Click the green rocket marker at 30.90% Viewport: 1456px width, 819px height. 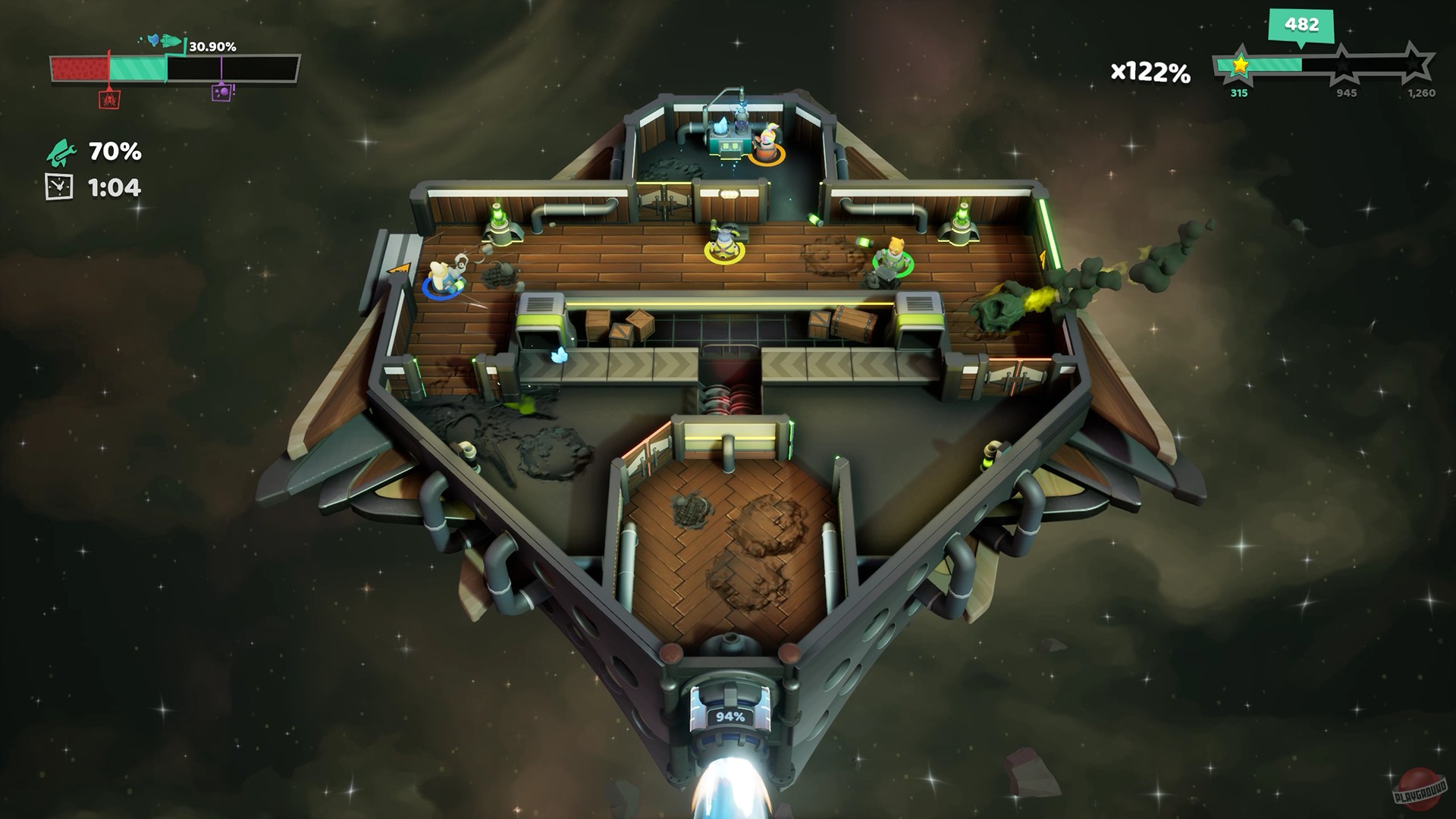[171, 41]
